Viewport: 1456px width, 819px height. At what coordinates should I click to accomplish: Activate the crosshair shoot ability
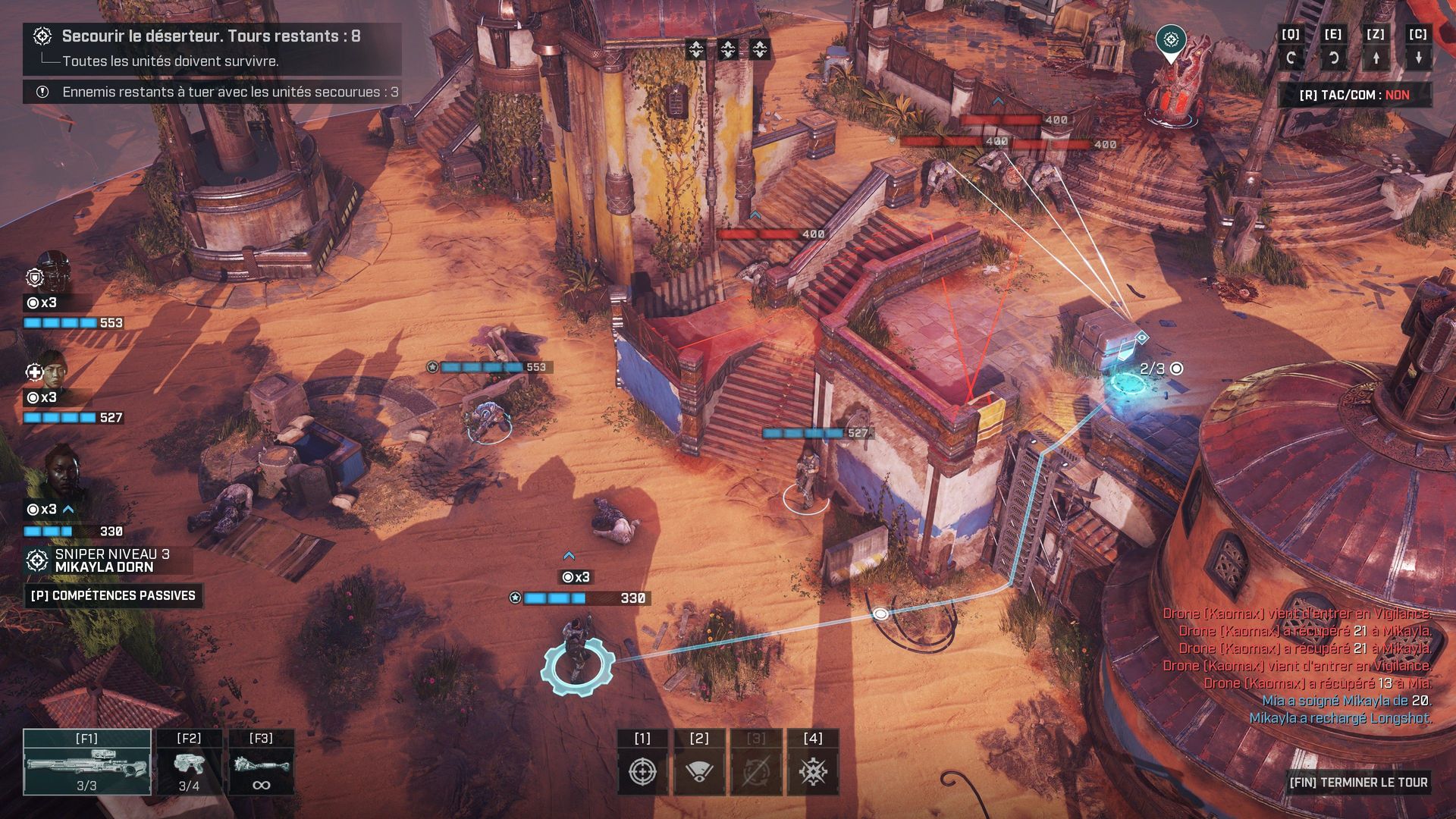point(642,771)
